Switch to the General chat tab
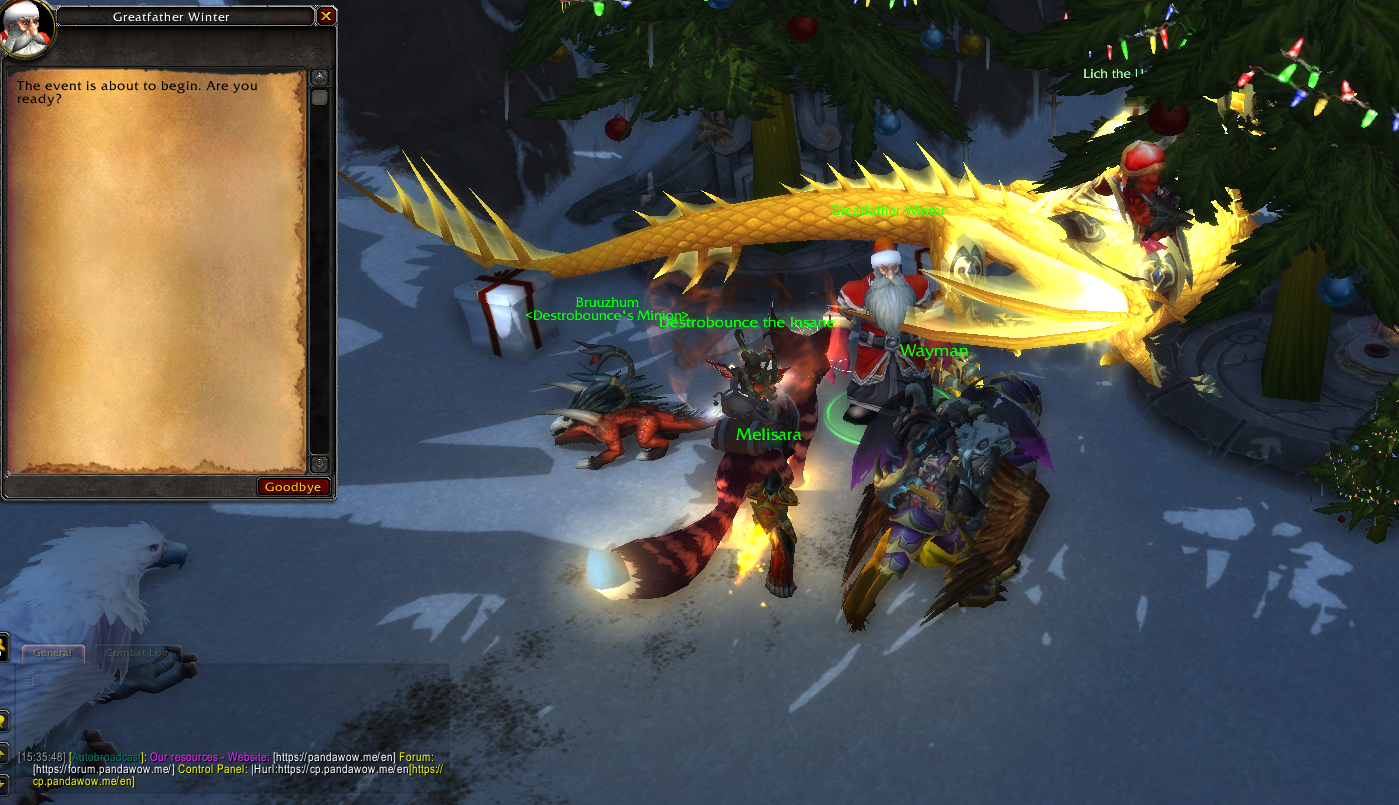The height and width of the screenshot is (805, 1399). click(52, 653)
